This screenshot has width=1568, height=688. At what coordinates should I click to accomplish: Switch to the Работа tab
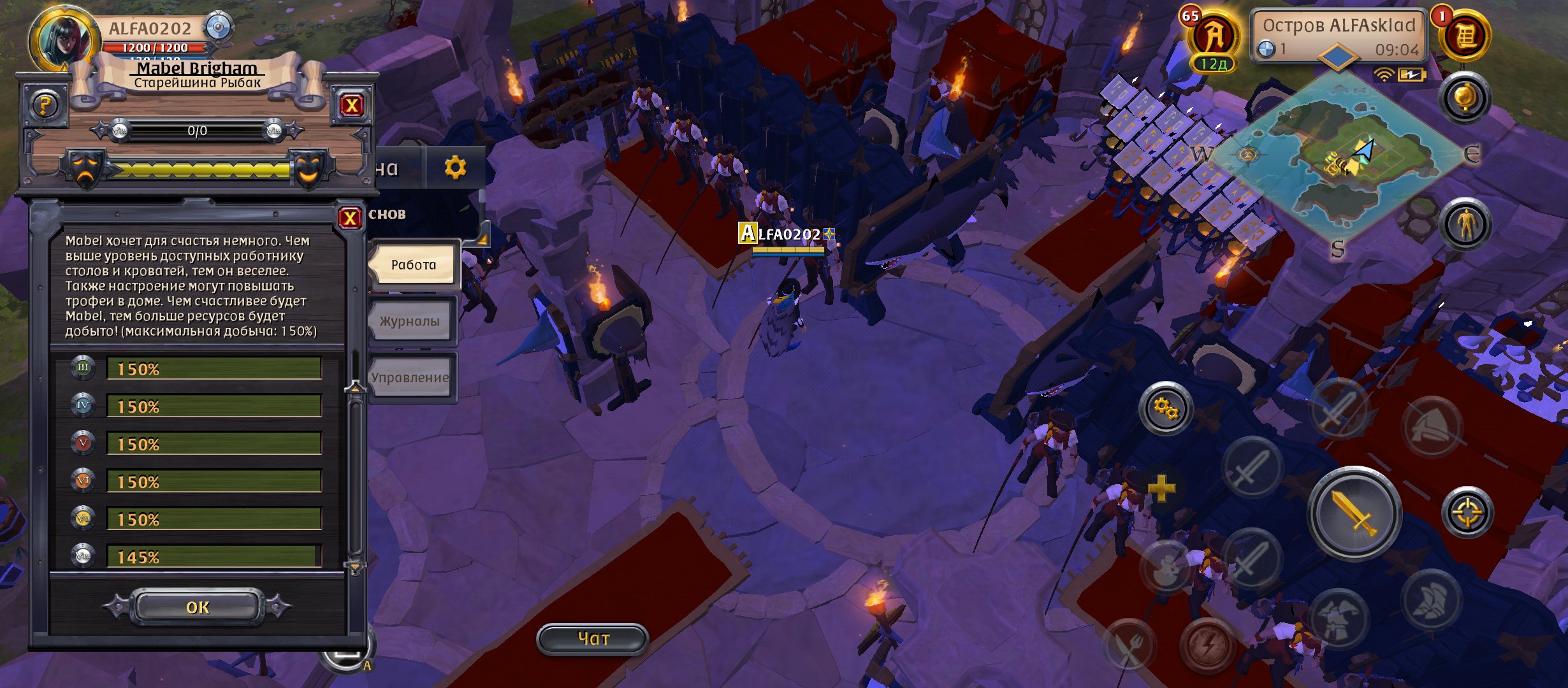coord(414,265)
